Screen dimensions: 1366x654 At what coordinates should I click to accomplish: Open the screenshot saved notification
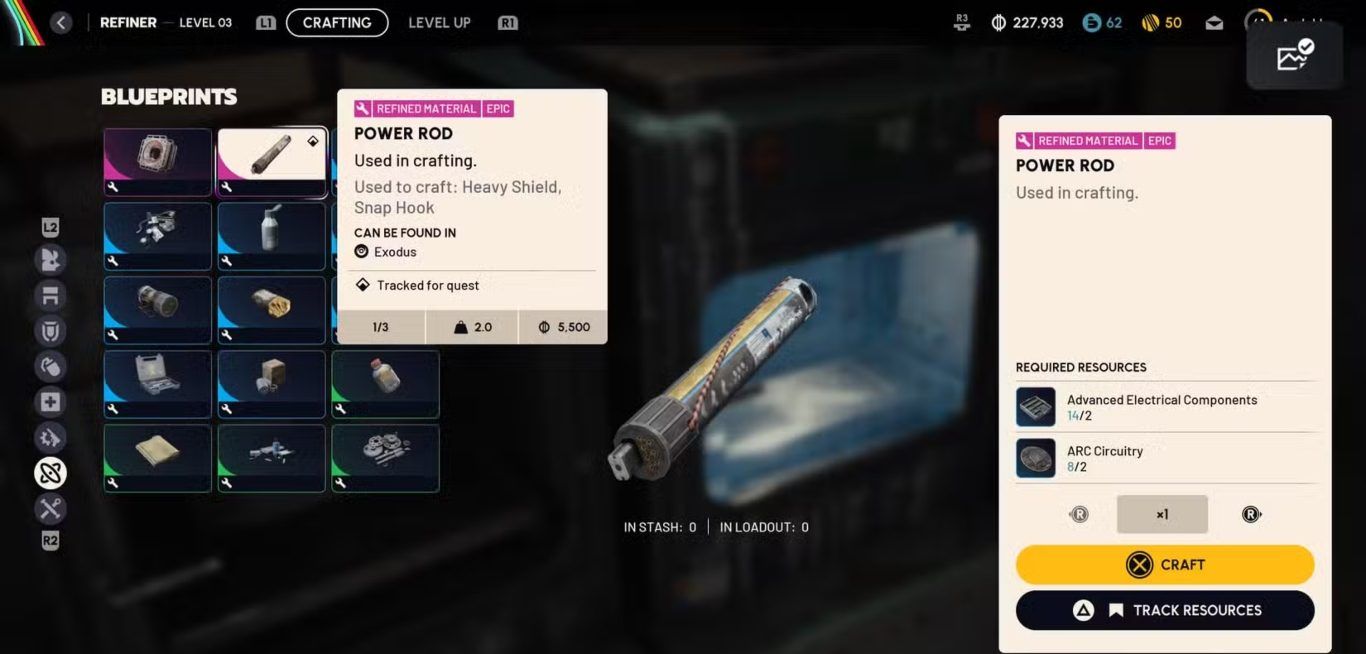[1295, 55]
